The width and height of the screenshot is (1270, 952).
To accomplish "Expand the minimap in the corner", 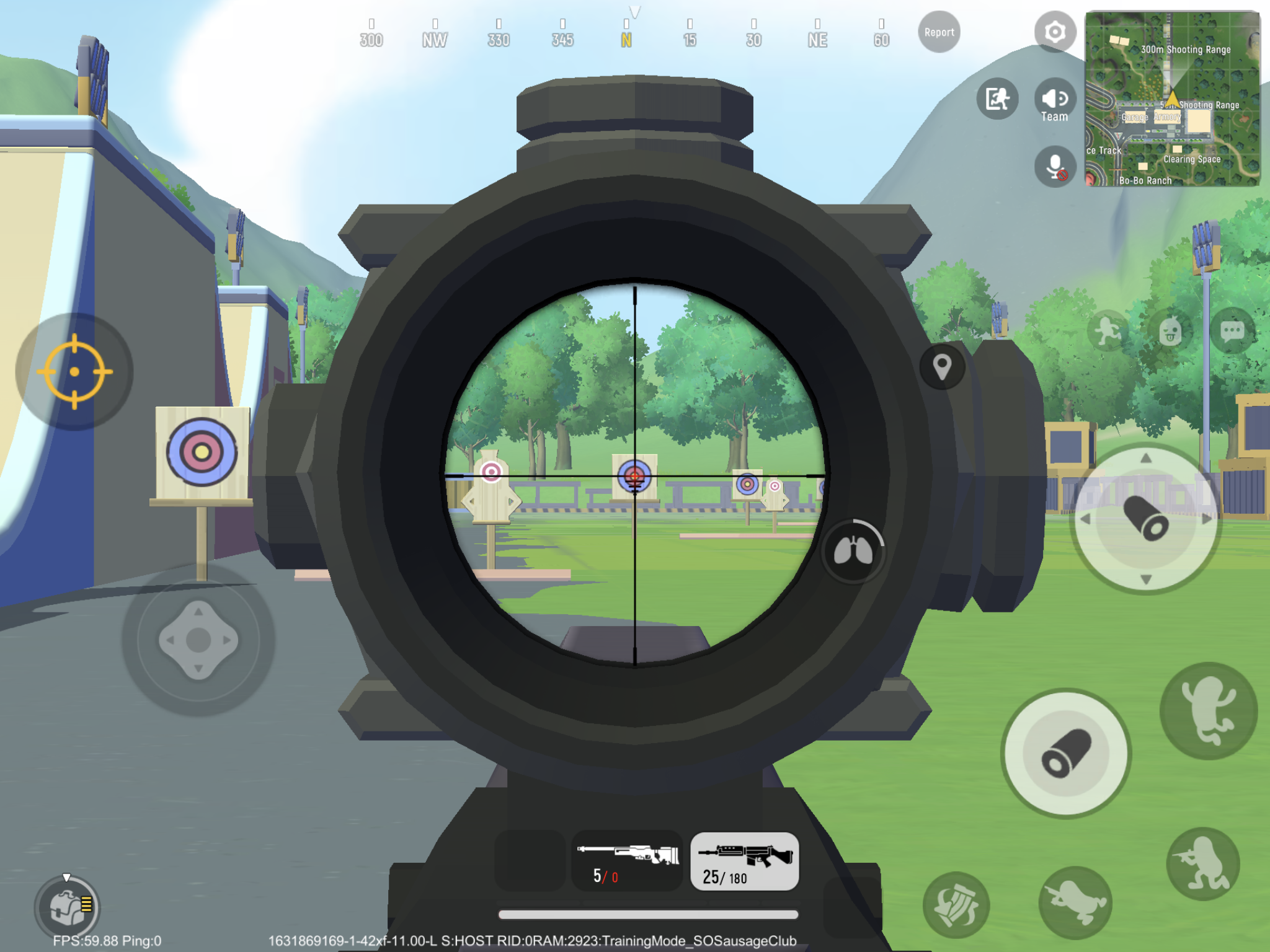I will [x=1172, y=99].
